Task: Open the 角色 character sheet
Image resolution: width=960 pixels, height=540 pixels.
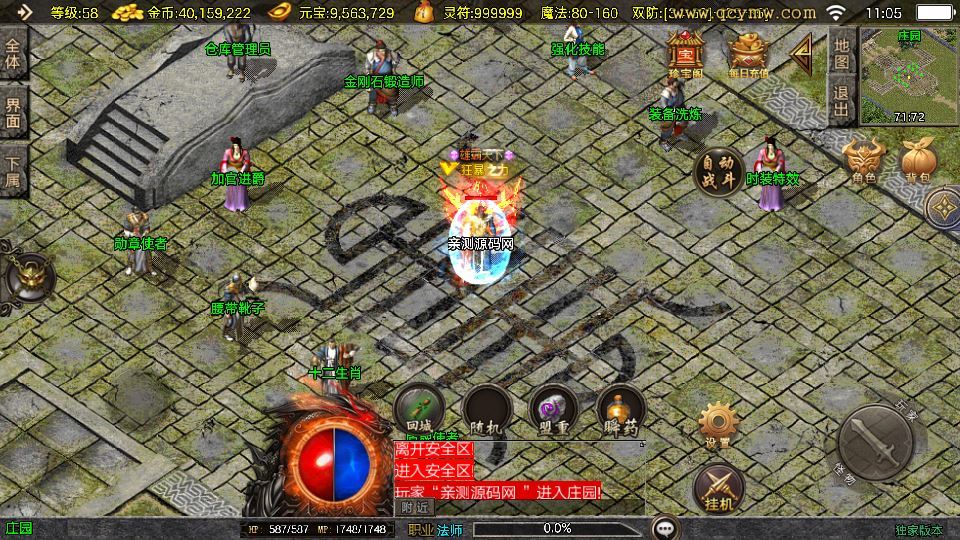Action: click(x=864, y=160)
